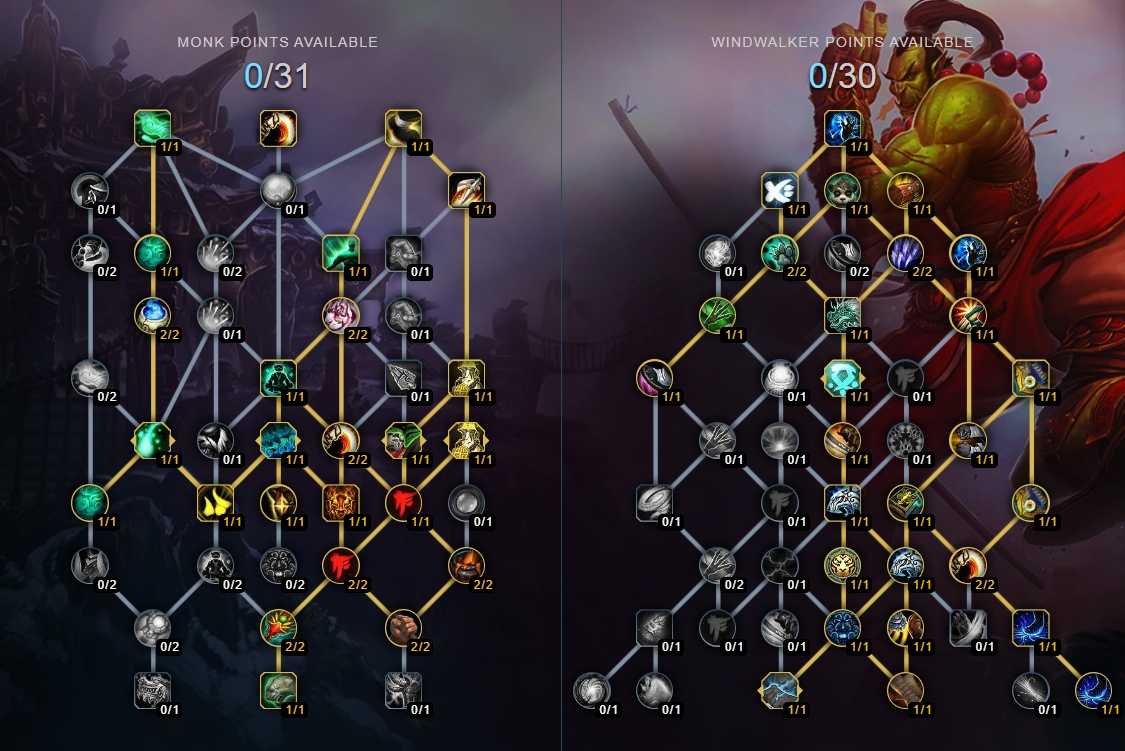Click the purple crystal shards talent

905,253
